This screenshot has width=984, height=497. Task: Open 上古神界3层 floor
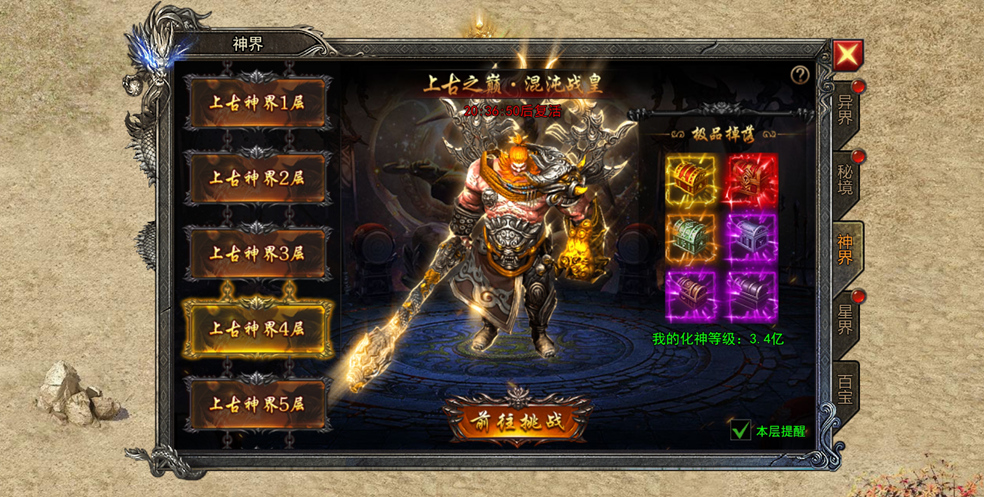(x=256, y=253)
